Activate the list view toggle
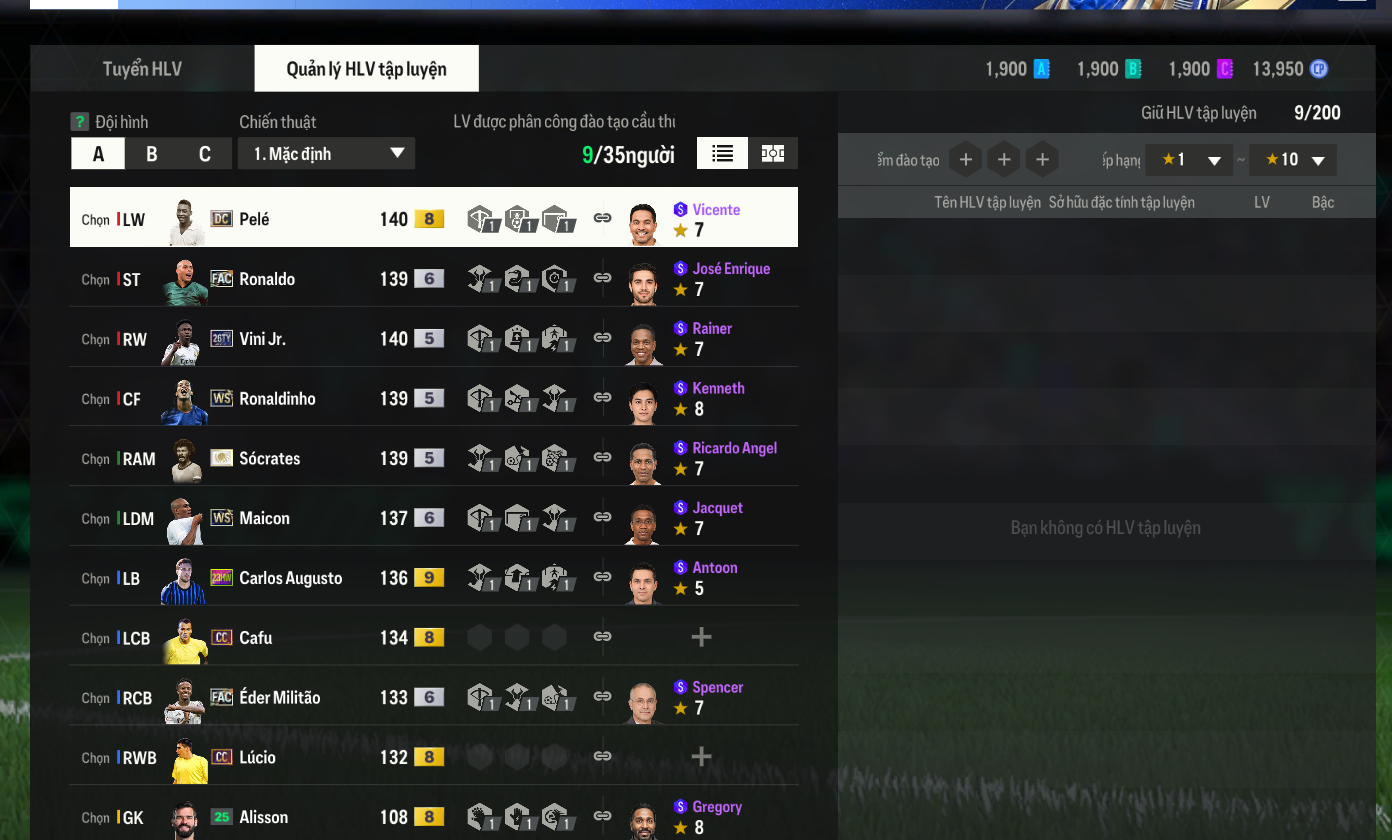This screenshot has width=1392, height=840. tap(722, 153)
